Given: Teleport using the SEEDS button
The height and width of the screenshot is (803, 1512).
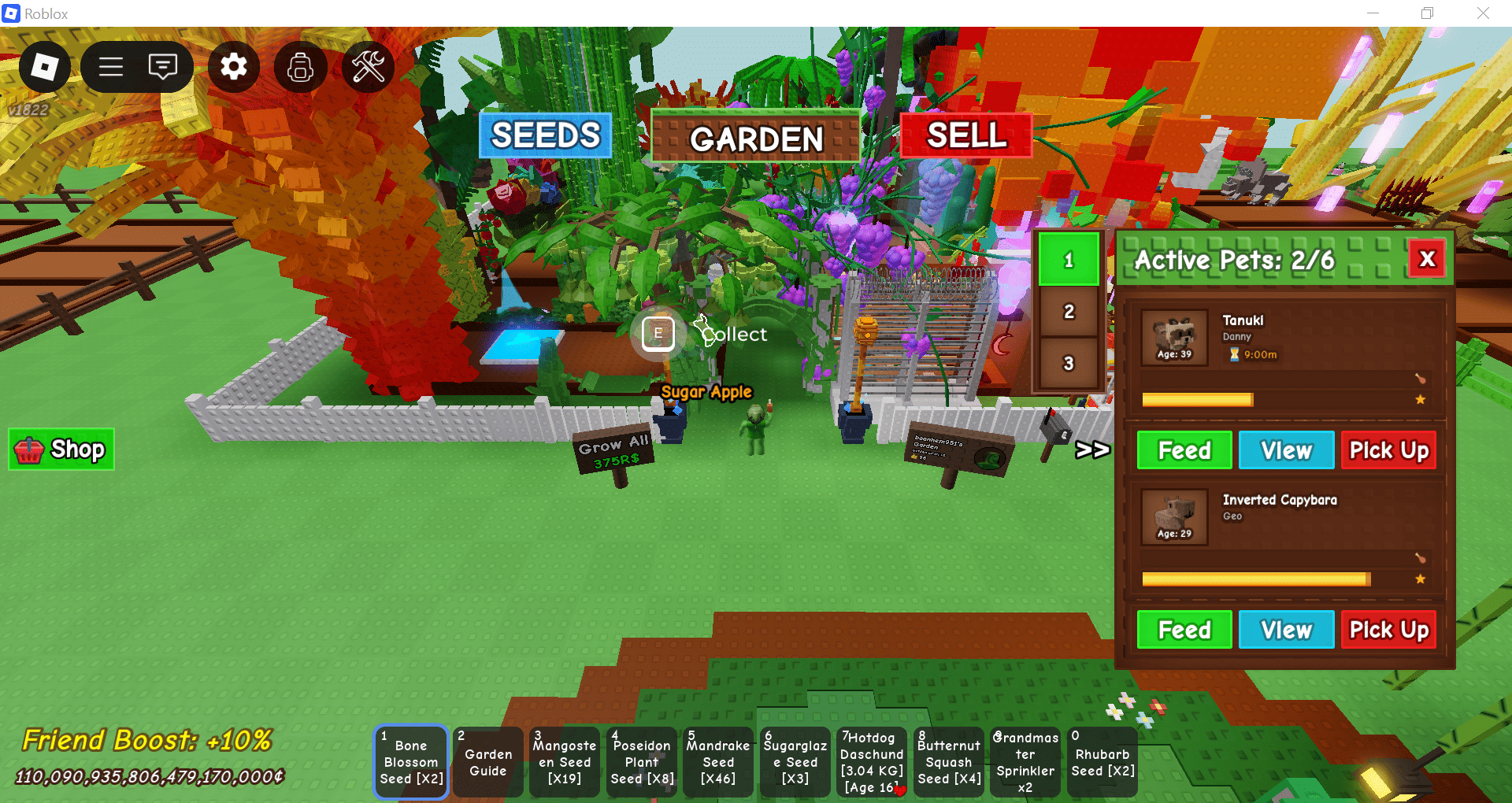Looking at the screenshot, I should 545,135.
